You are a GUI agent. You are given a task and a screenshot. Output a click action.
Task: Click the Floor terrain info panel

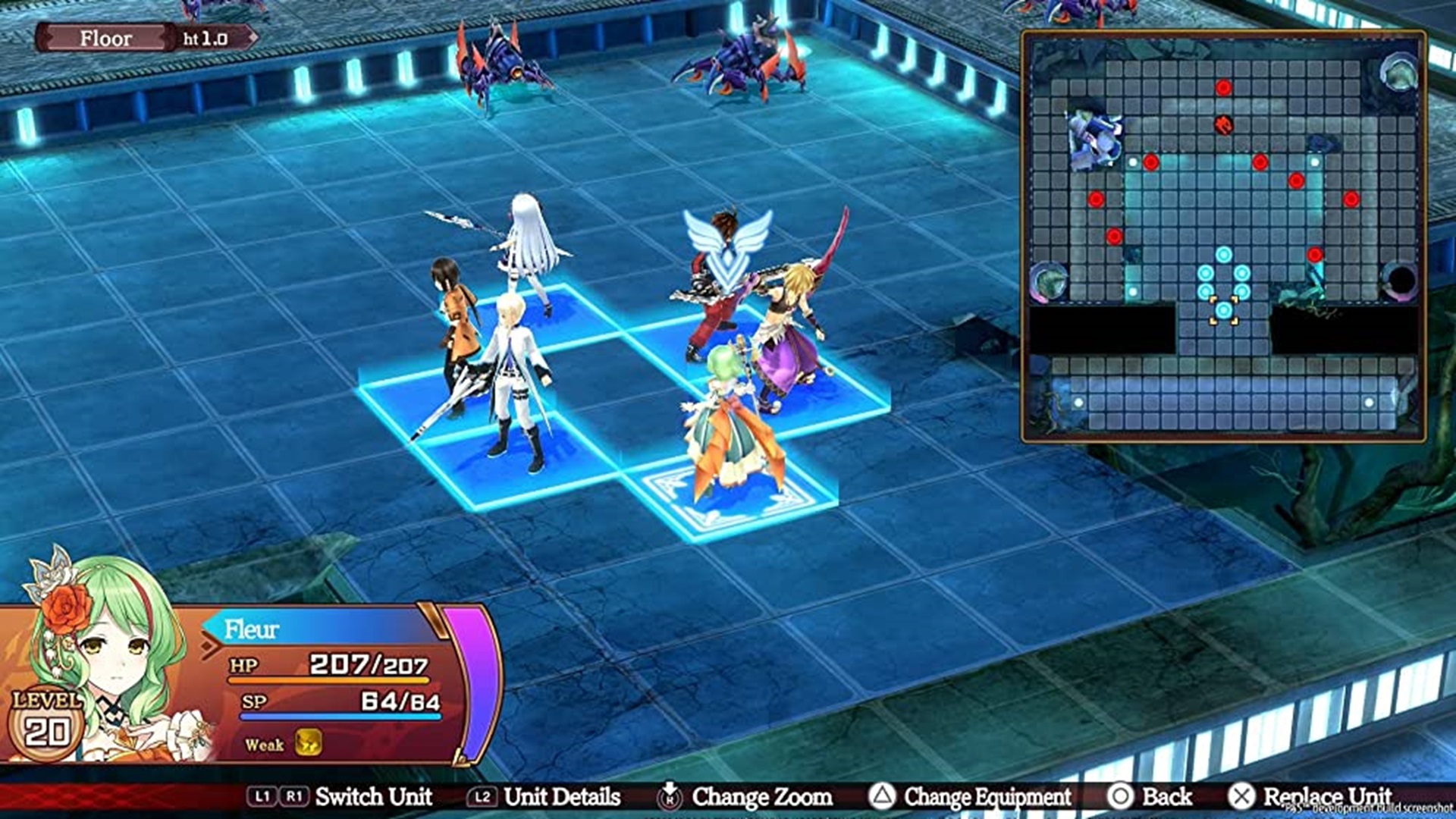point(146,38)
